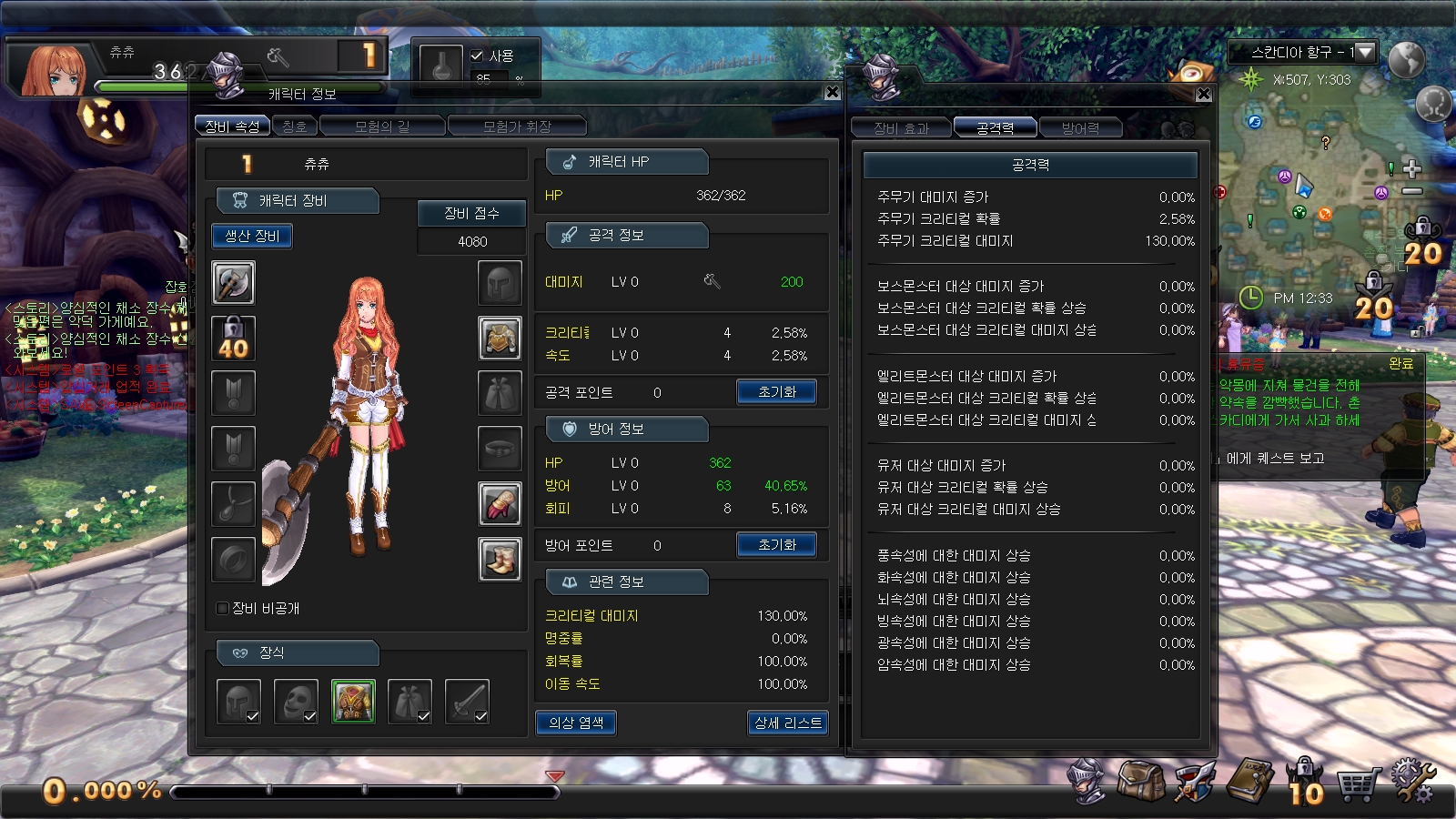
Task: Toggle the 사용 checkbox for the potion
Action: pyautogui.click(x=477, y=55)
